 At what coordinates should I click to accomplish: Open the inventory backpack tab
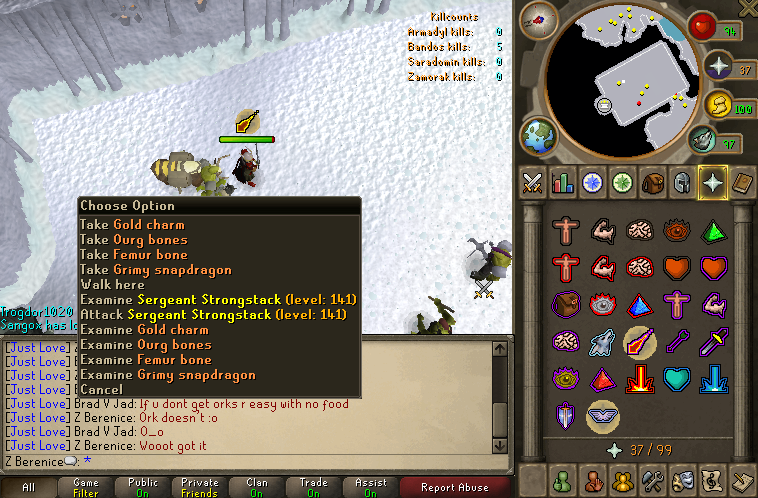click(653, 183)
